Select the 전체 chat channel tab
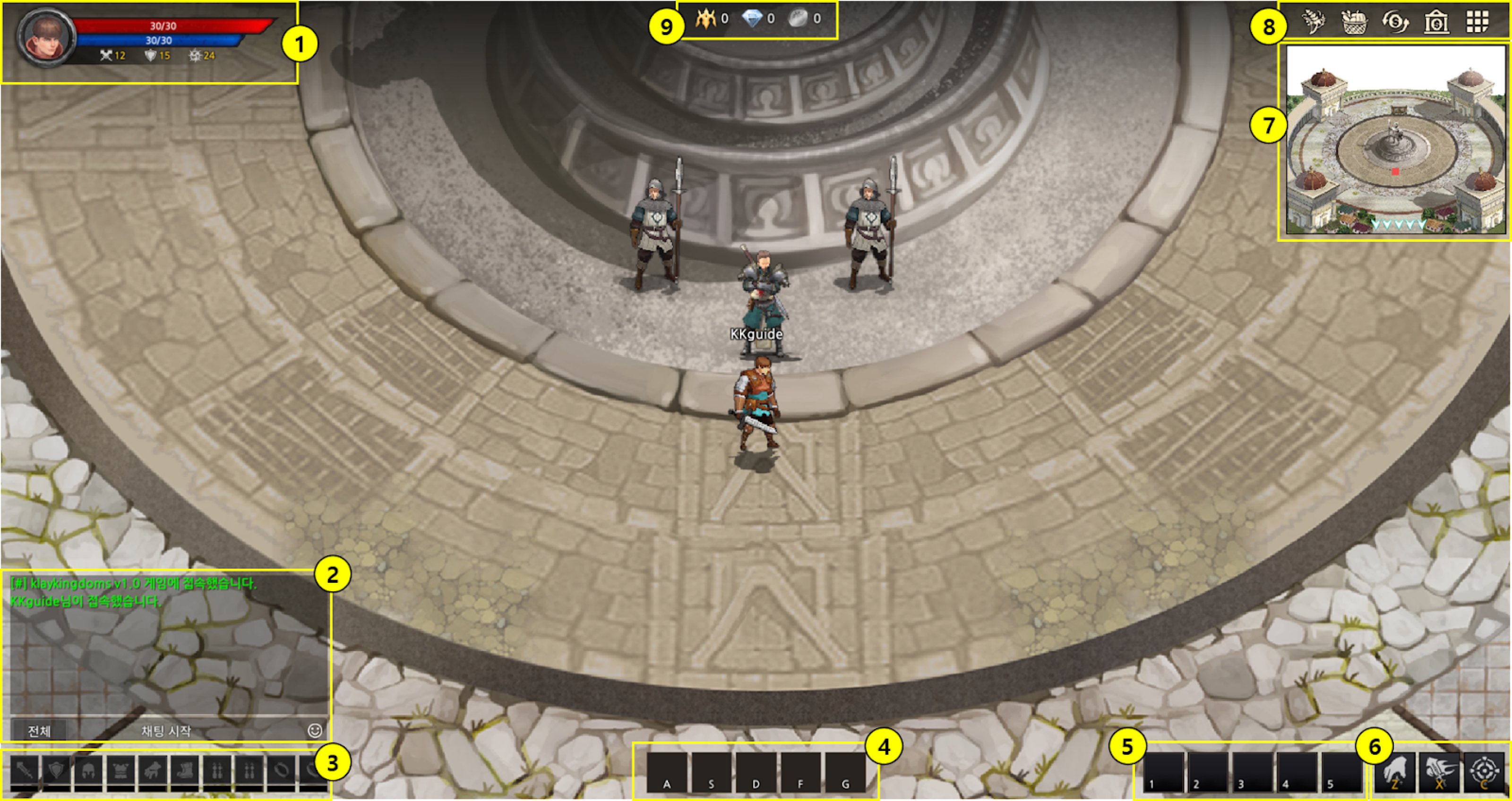 [x=39, y=731]
